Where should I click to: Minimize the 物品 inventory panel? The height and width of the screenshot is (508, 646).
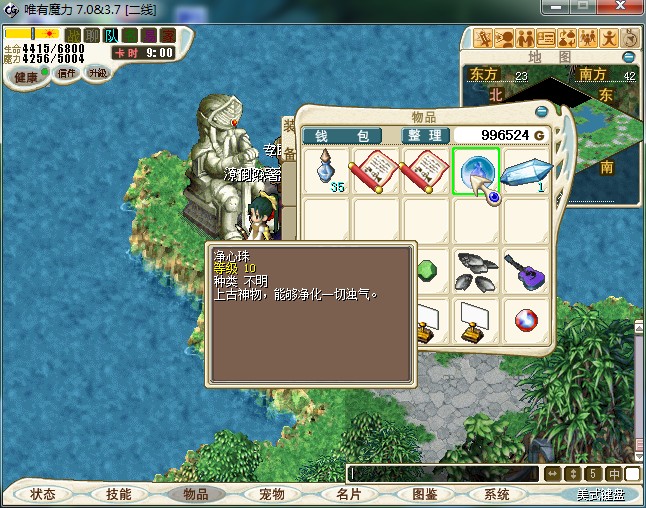tap(541, 111)
